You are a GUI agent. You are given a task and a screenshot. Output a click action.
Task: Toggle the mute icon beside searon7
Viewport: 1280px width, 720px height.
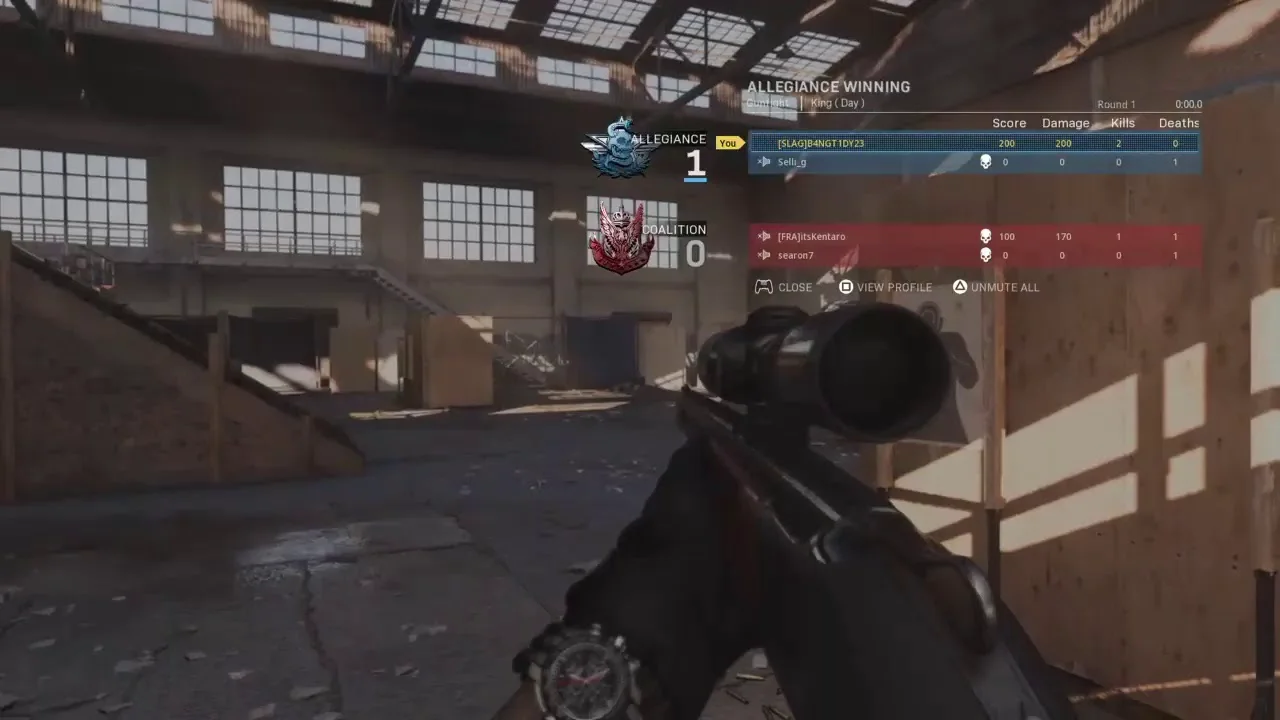(765, 256)
